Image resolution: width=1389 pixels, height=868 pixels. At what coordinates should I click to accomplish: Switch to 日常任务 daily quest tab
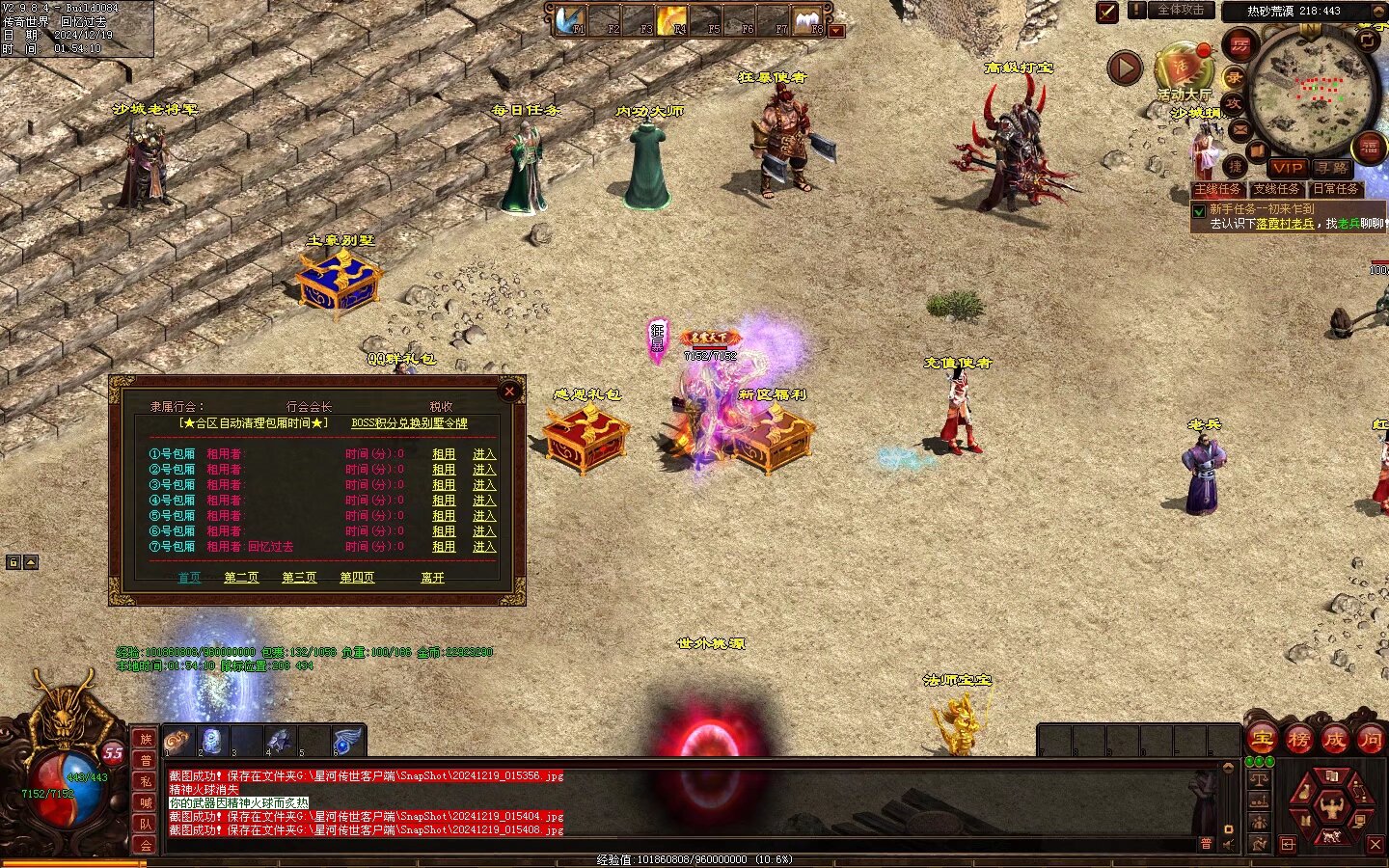pyautogui.click(x=1334, y=189)
